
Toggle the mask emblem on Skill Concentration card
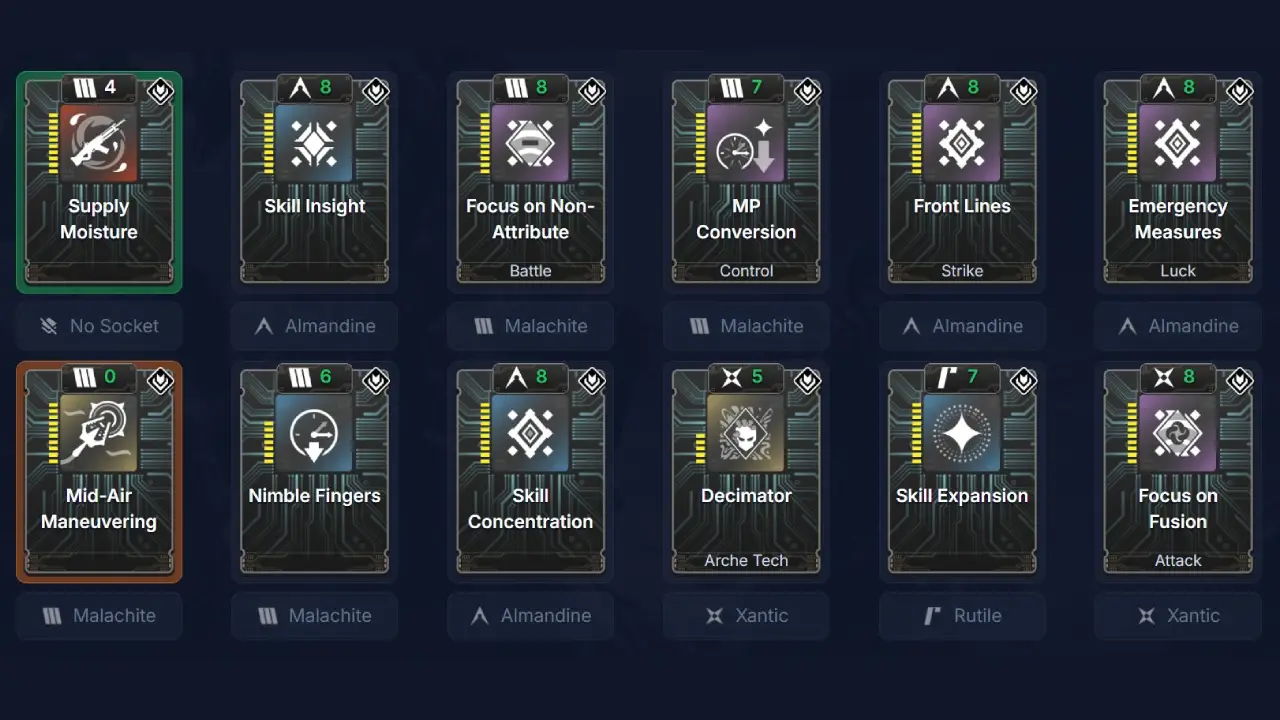click(x=591, y=381)
